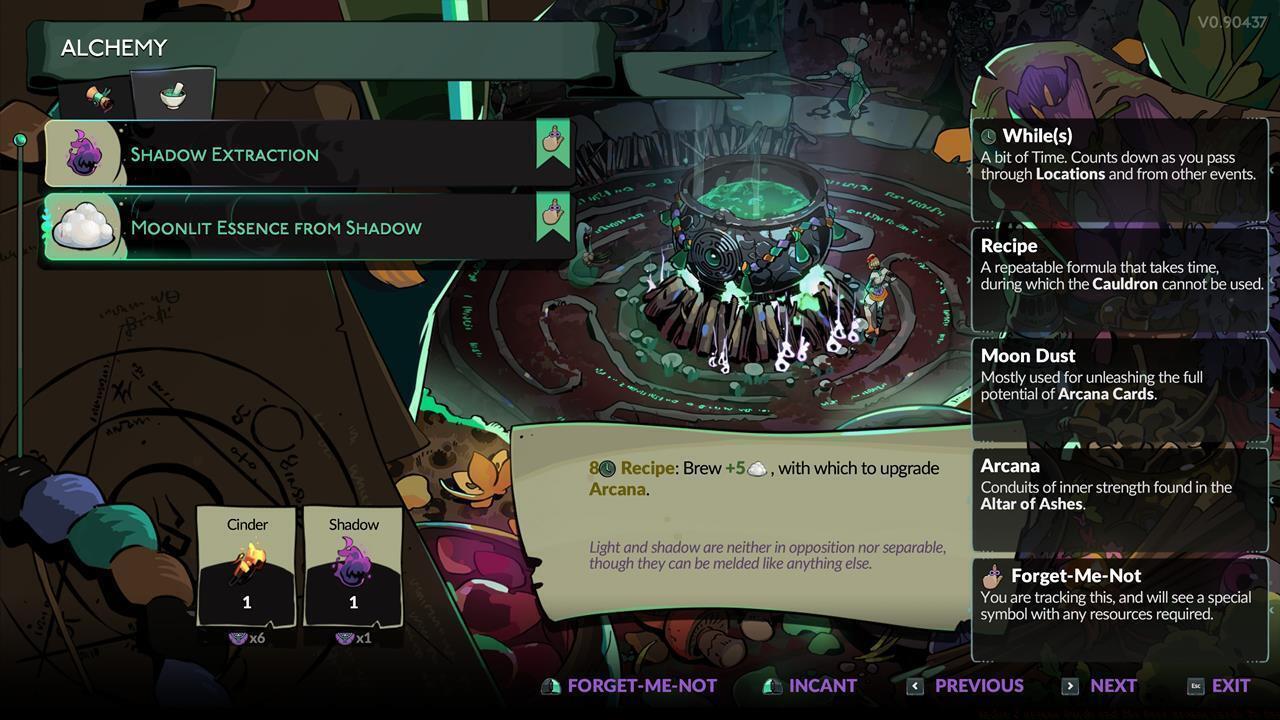Select the Moonlit Essence cloud icon
The image size is (1280, 720).
(84, 227)
